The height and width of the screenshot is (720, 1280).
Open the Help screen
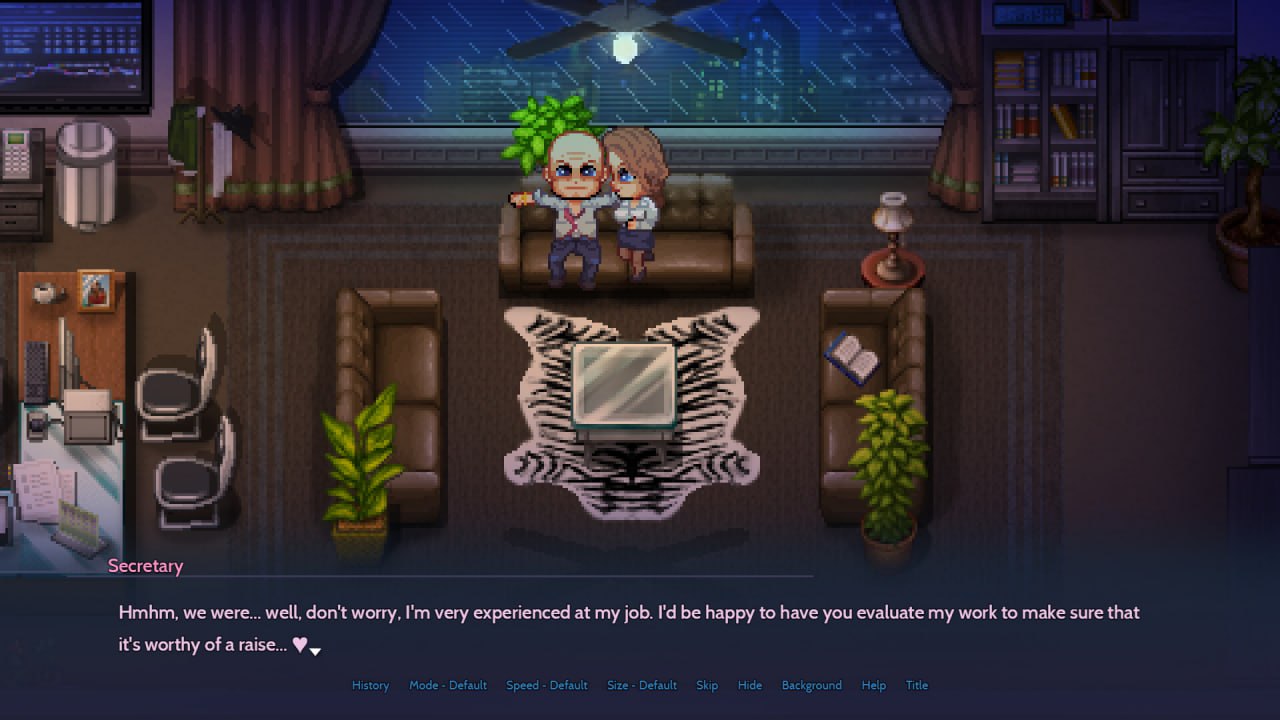pyautogui.click(x=873, y=685)
